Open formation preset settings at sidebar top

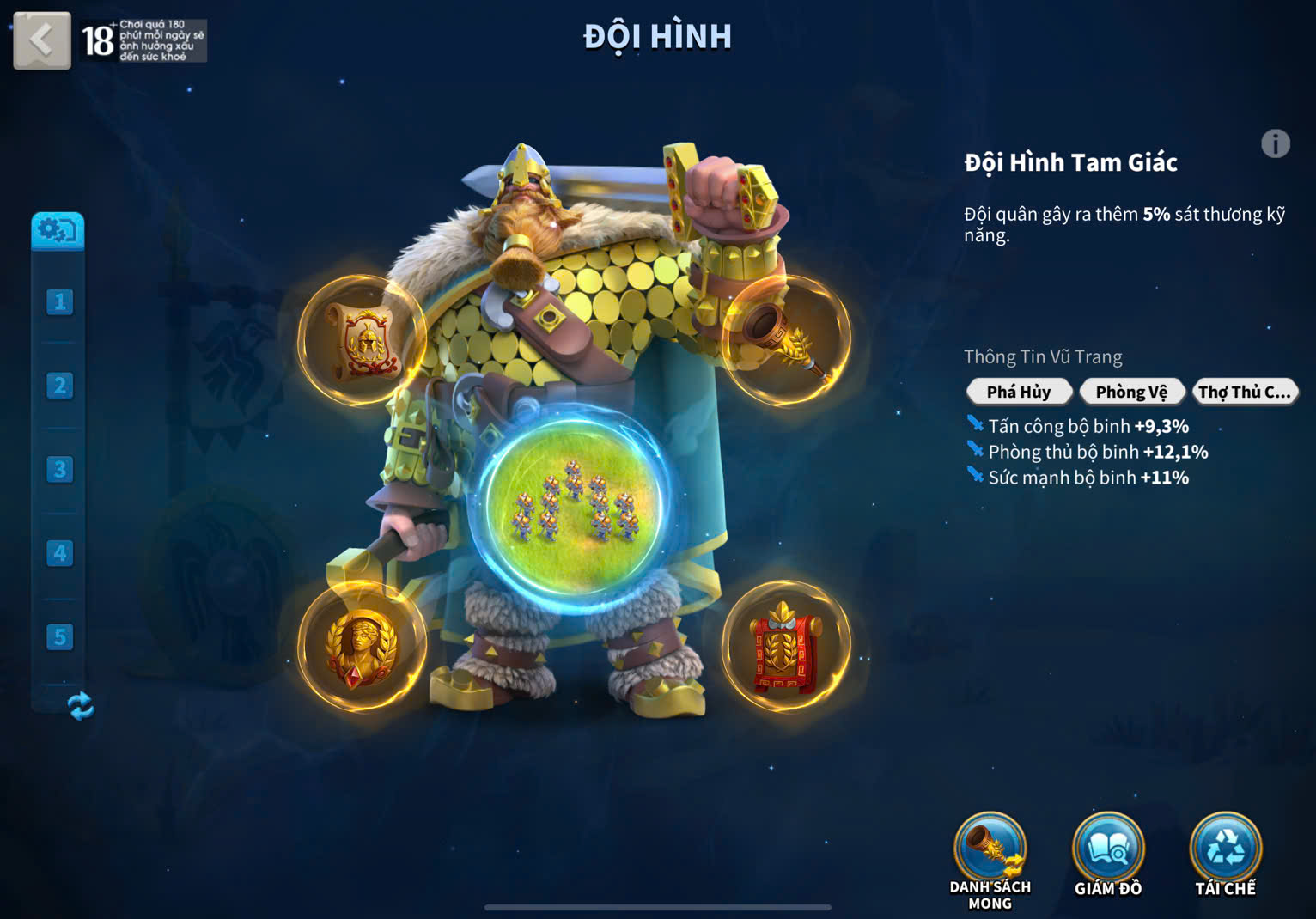(x=58, y=230)
